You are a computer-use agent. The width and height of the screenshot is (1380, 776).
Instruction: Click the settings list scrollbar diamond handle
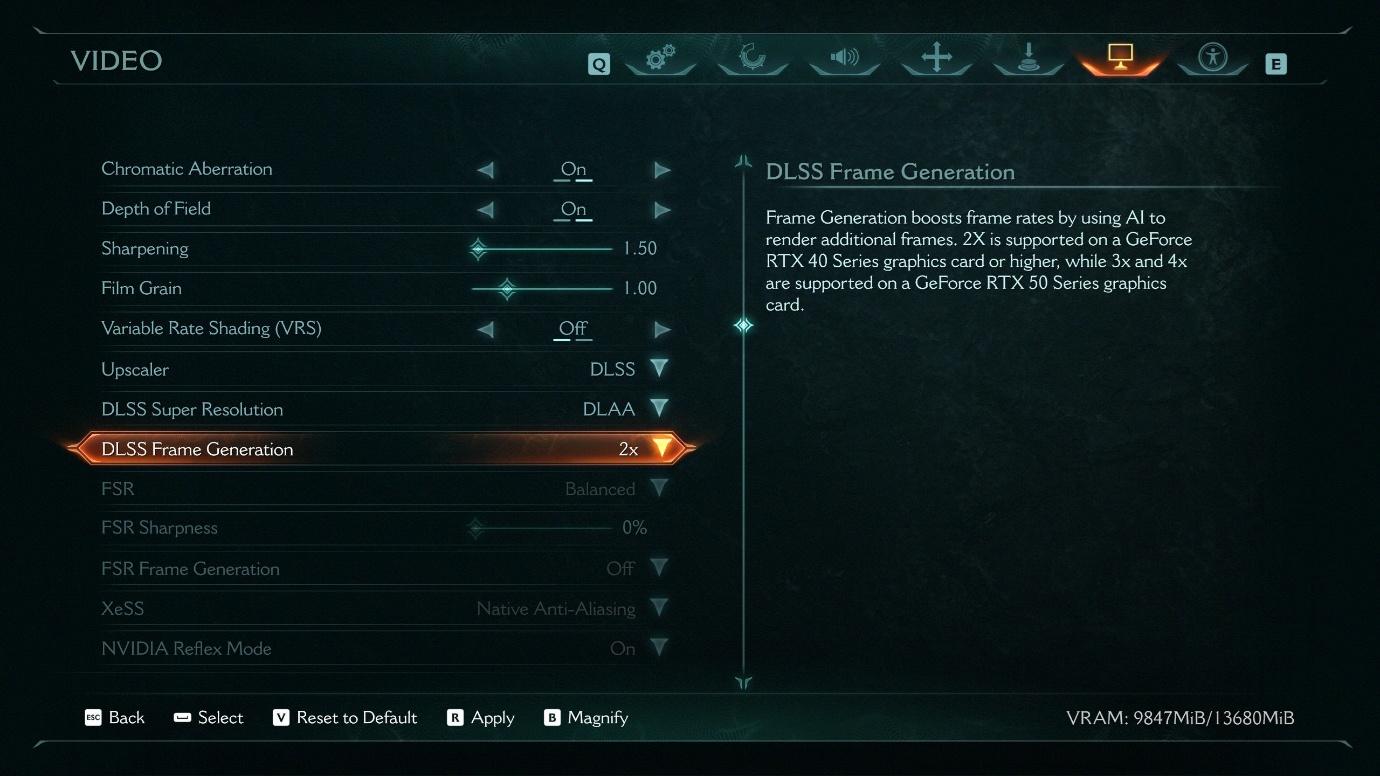[743, 325]
